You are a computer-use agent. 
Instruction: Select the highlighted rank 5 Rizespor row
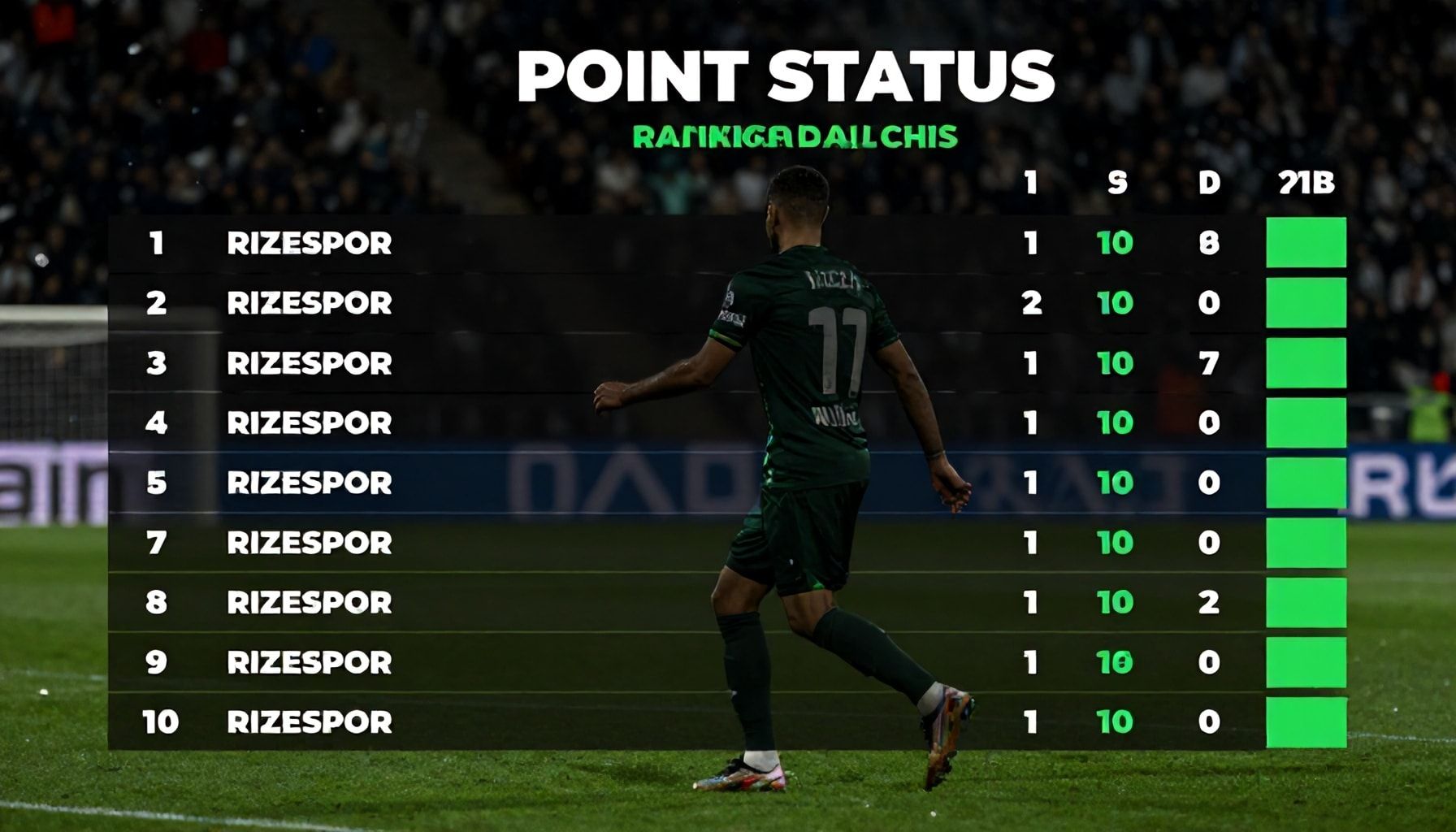pyautogui.click(x=309, y=483)
